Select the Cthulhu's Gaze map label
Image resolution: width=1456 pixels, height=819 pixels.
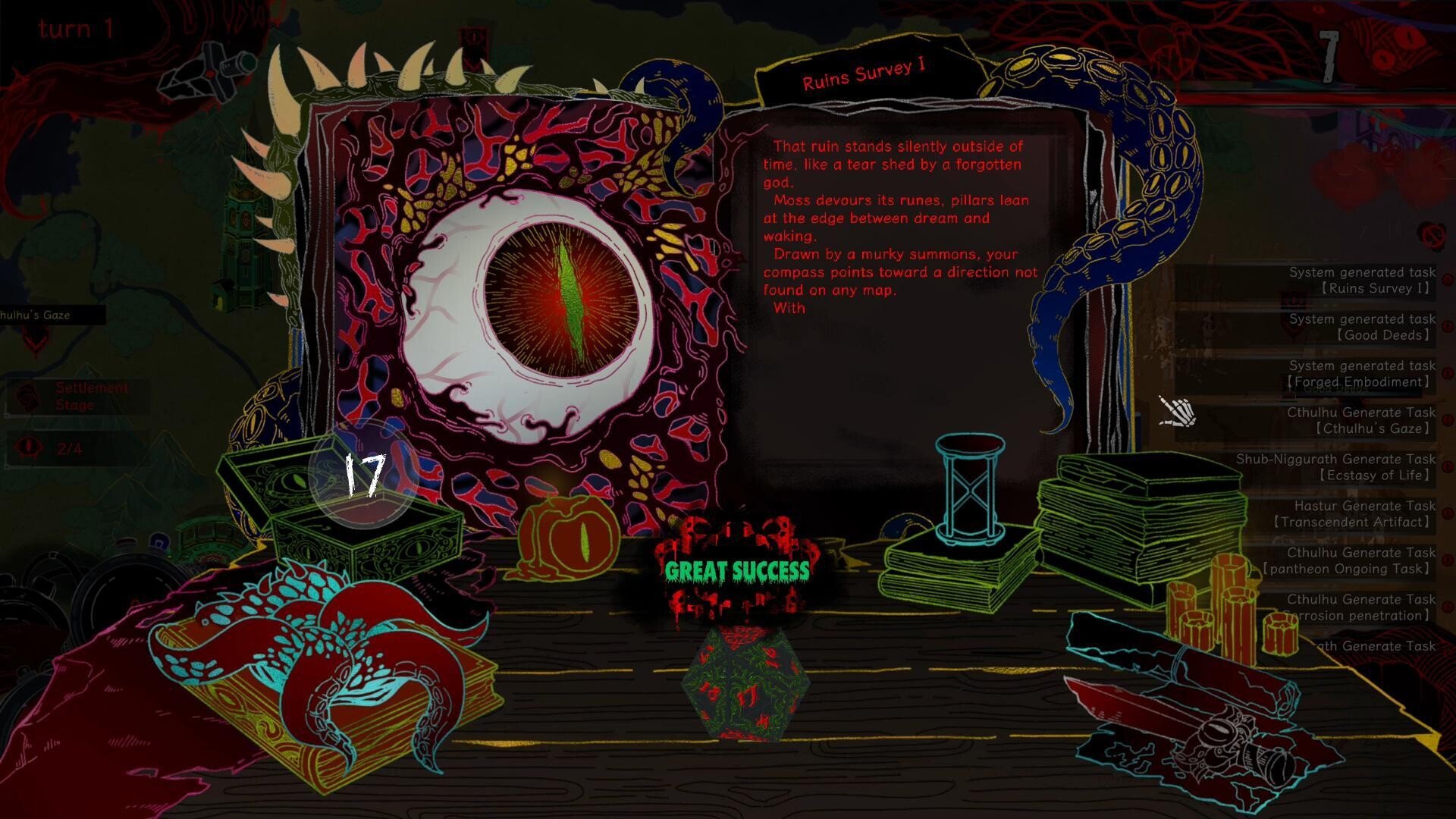click(47, 315)
